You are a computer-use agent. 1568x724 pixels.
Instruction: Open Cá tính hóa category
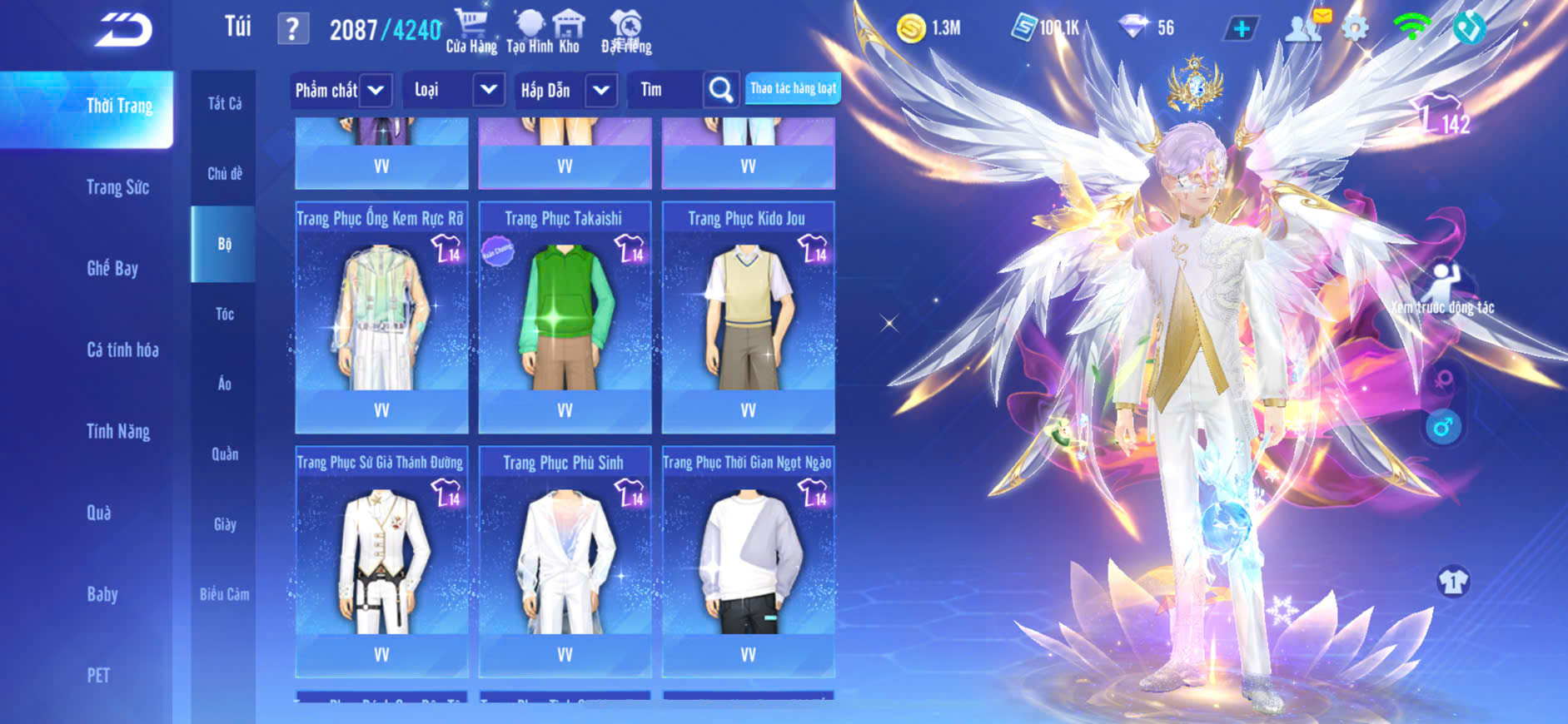[x=122, y=350]
